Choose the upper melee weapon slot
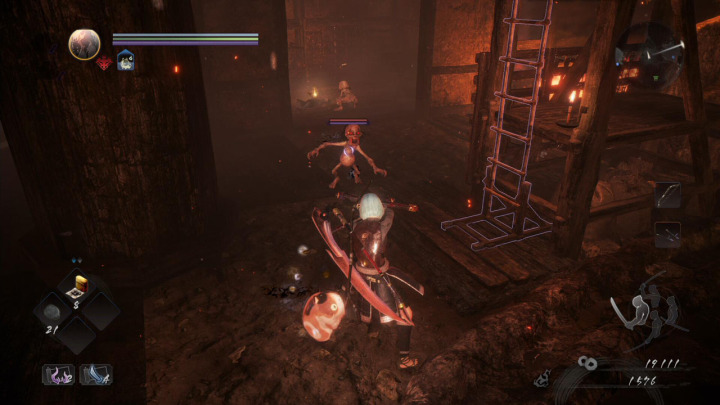This screenshot has width=720, height=405. (667, 195)
